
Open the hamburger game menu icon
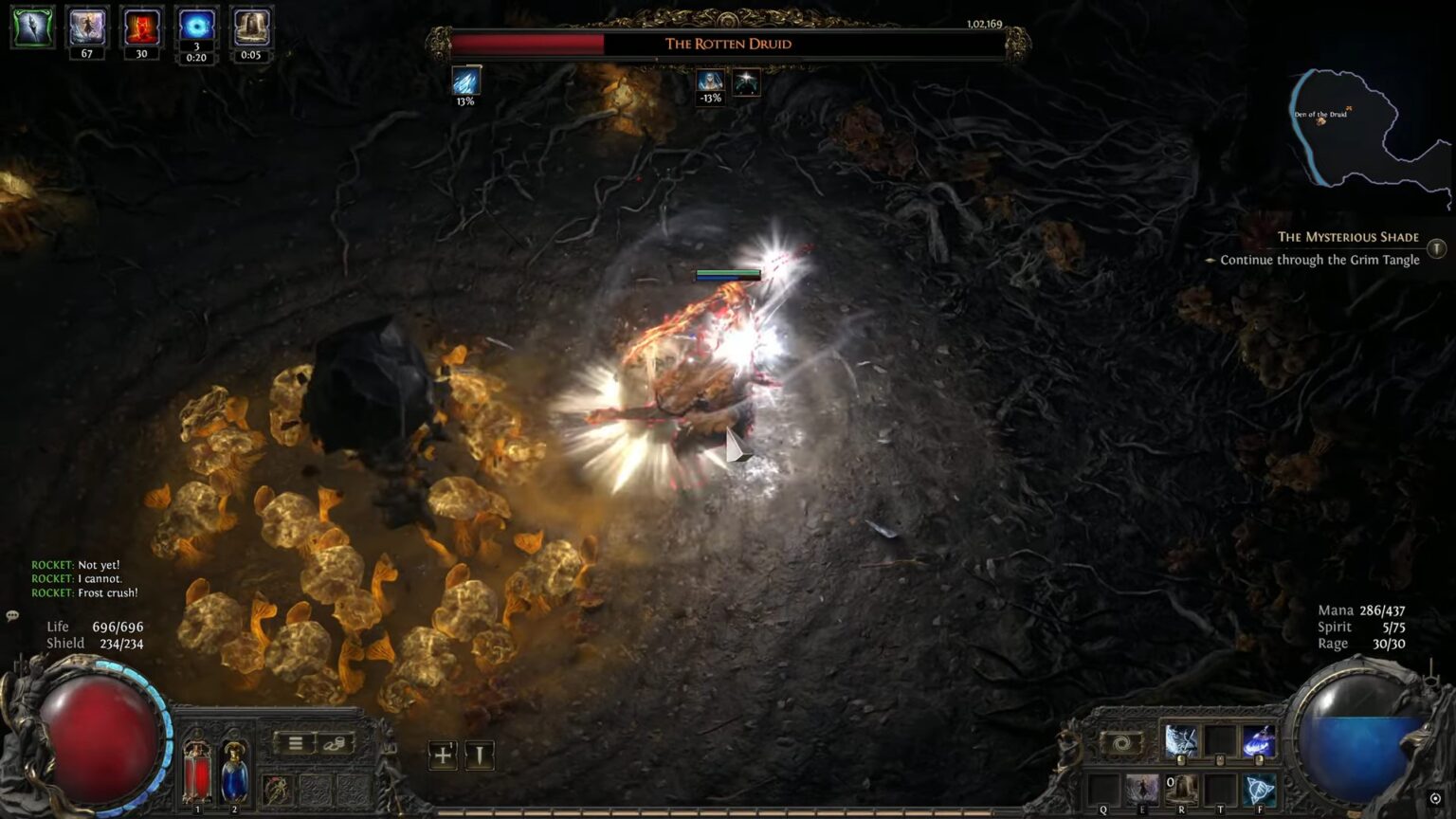pos(297,742)
